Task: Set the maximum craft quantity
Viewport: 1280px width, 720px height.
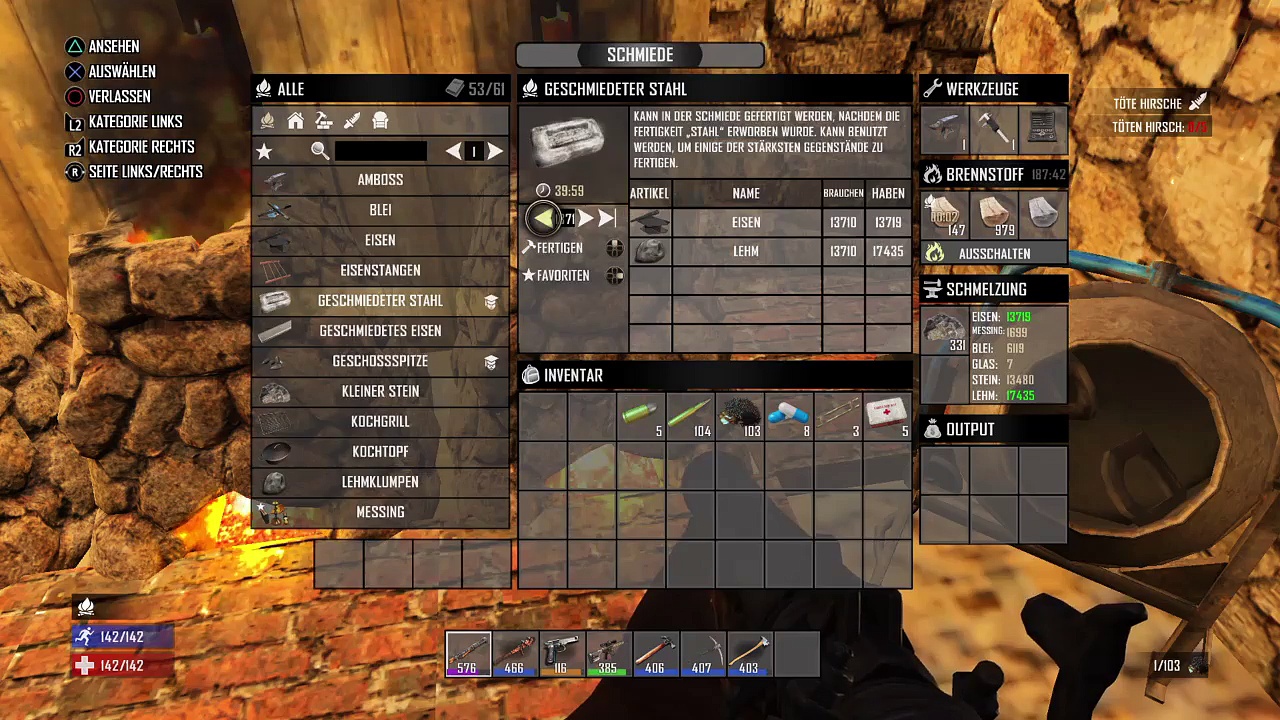Action: (608, 219)
